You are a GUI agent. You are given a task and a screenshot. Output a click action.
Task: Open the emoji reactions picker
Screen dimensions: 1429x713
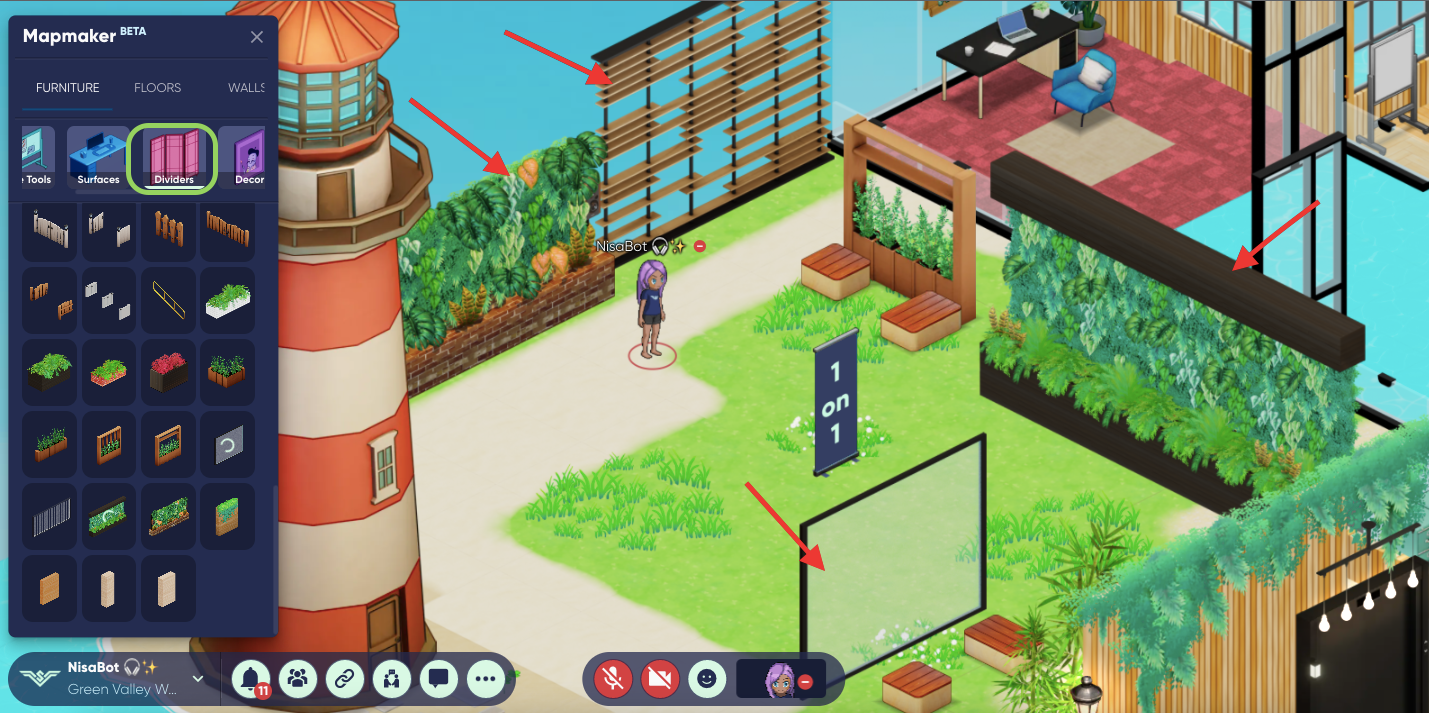[x=707, y=679]
